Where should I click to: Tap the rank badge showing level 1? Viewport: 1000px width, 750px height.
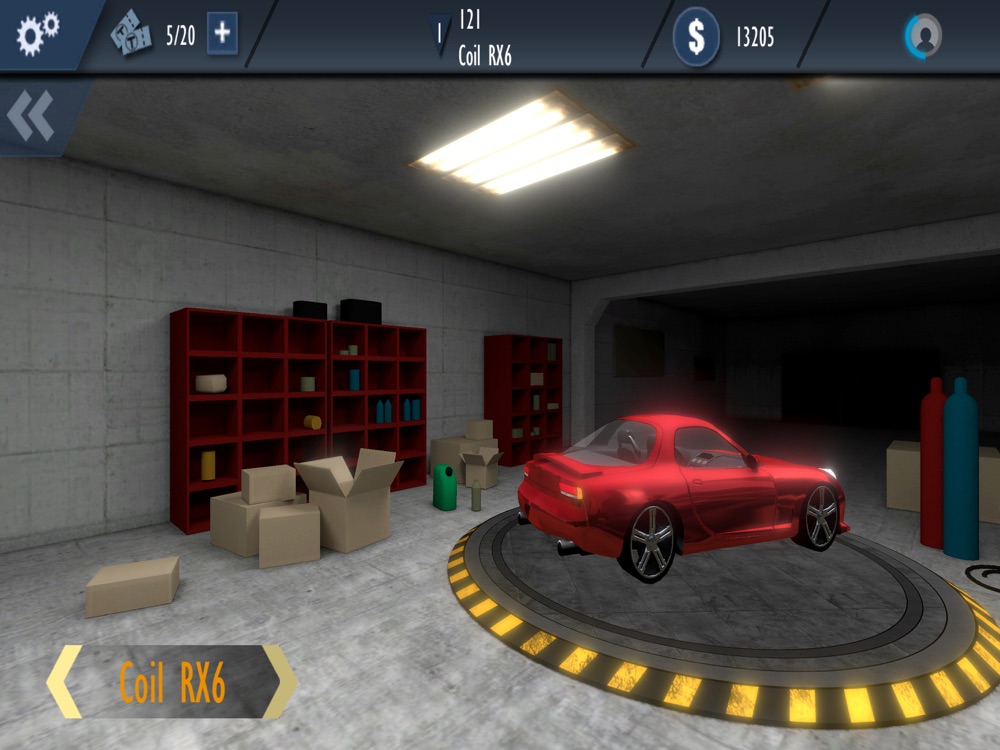pyautogui.click(x=438, y=36)
